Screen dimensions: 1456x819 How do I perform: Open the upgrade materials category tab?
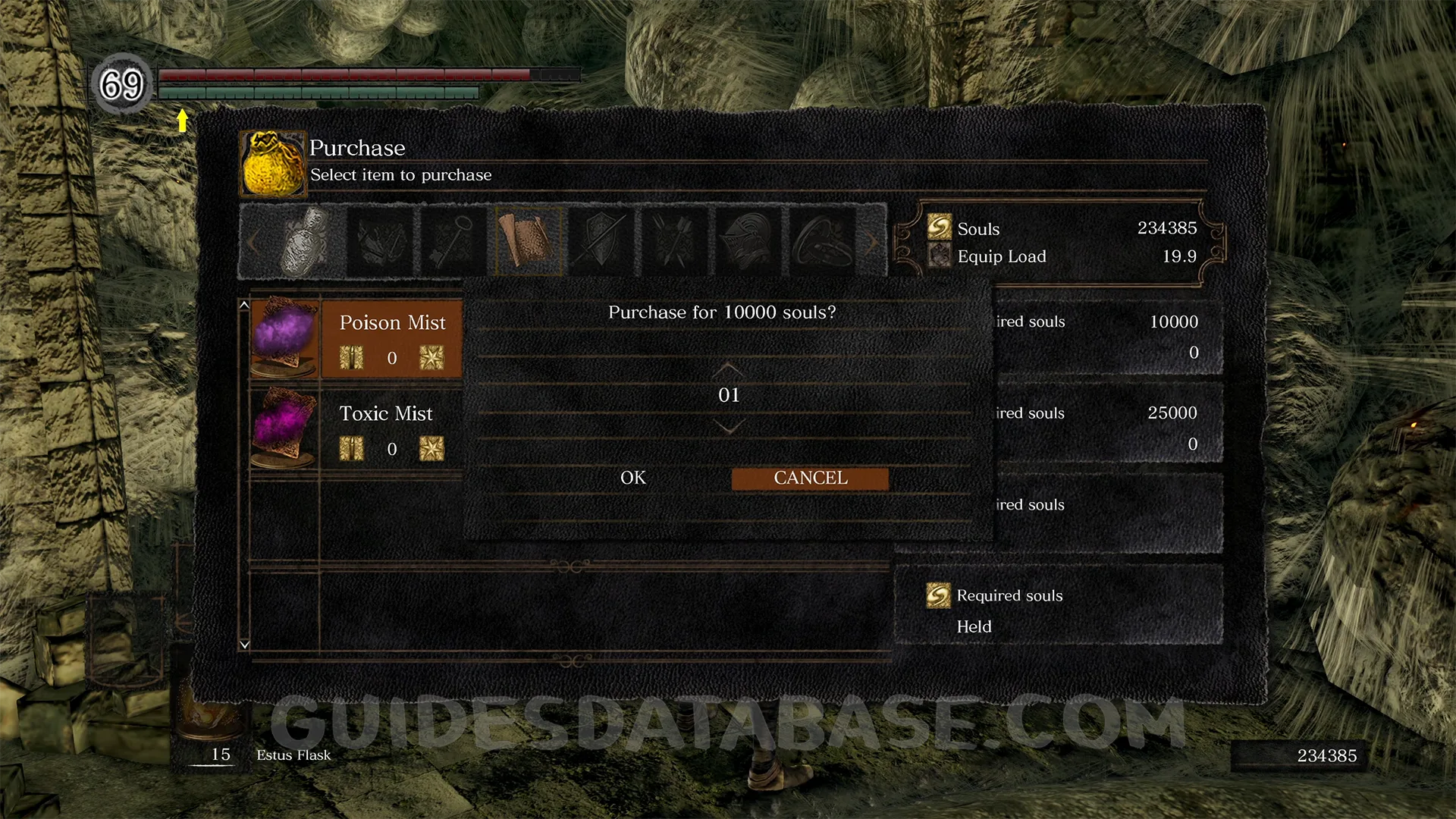click(380, 241)
